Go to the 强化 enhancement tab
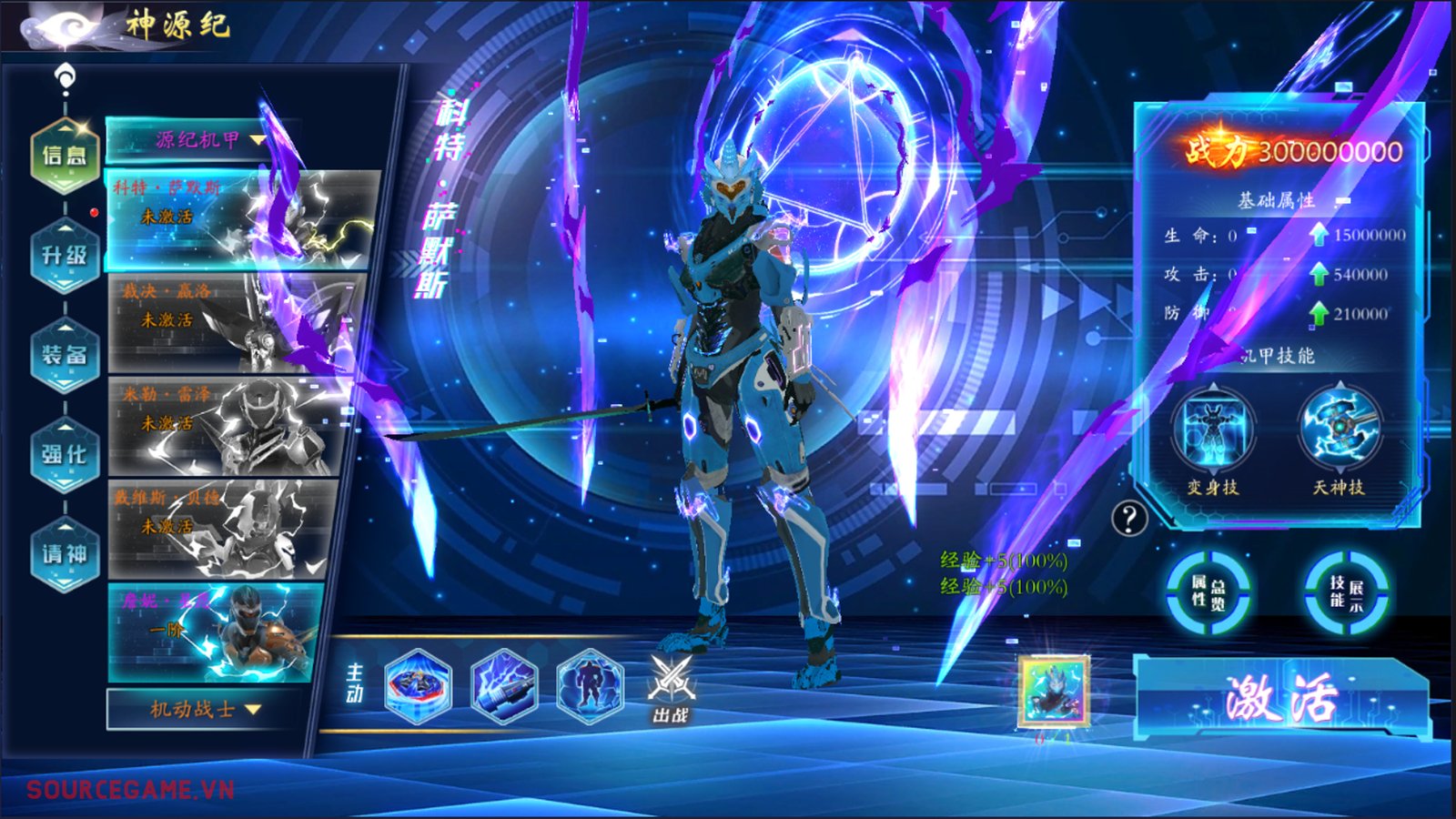Image resolution: width=1456 pixels, height=819 pixels. point(65,454)
